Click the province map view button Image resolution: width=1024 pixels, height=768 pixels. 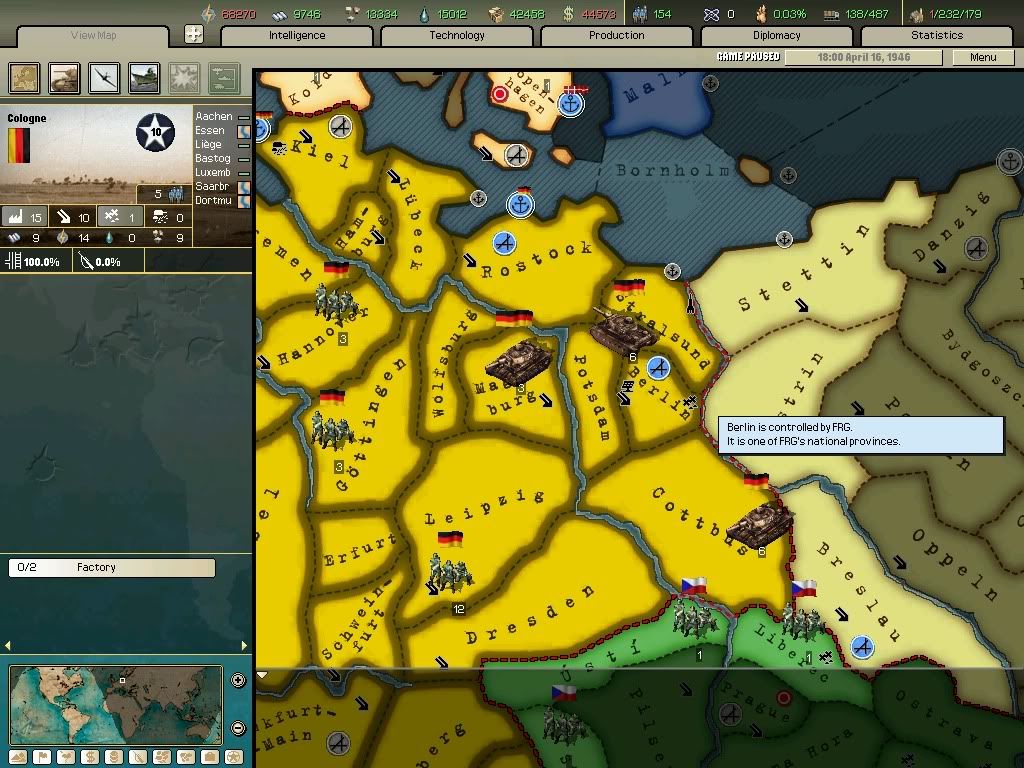(25, 77)
